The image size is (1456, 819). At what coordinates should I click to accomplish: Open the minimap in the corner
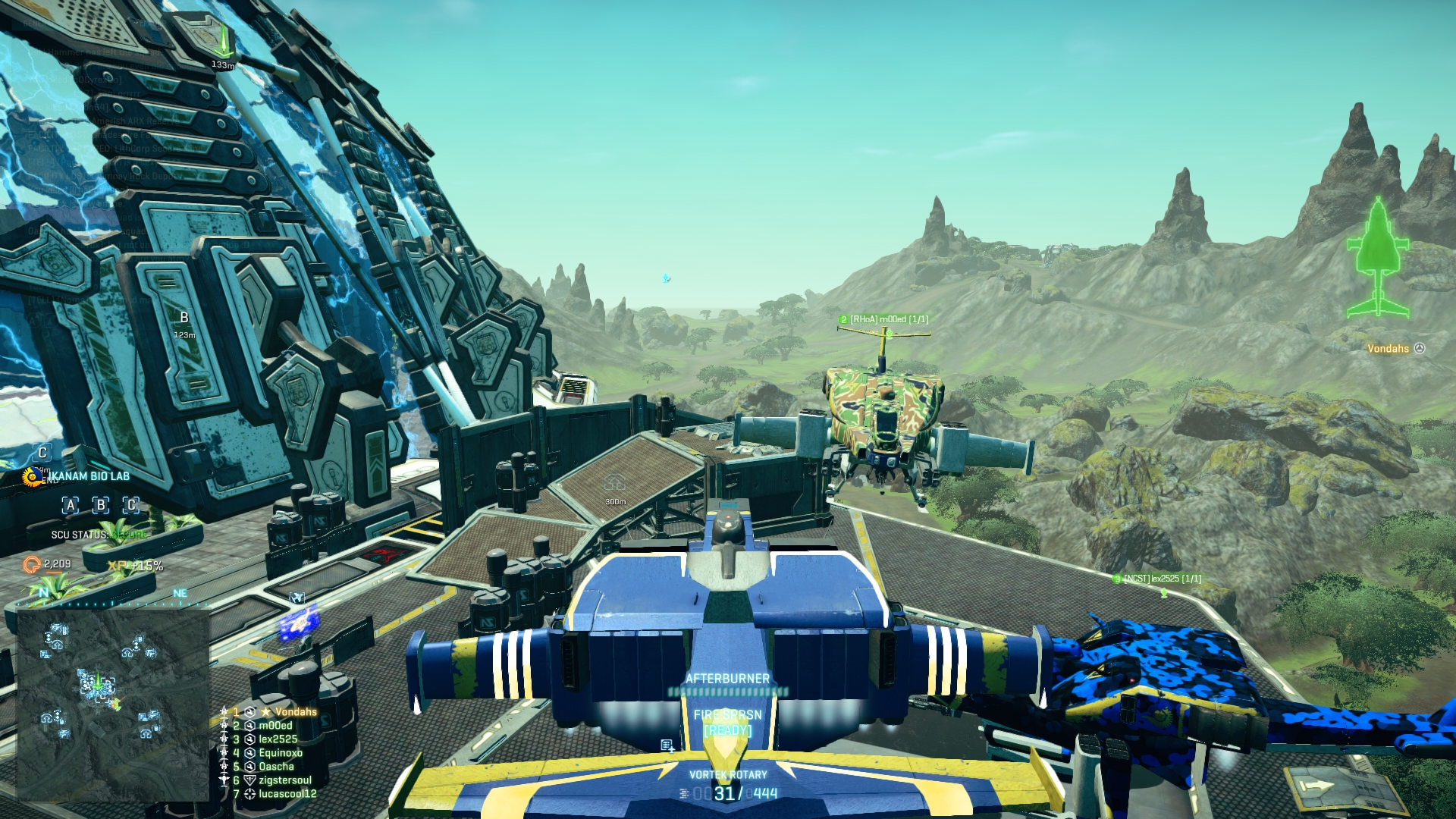coord(112,704)
